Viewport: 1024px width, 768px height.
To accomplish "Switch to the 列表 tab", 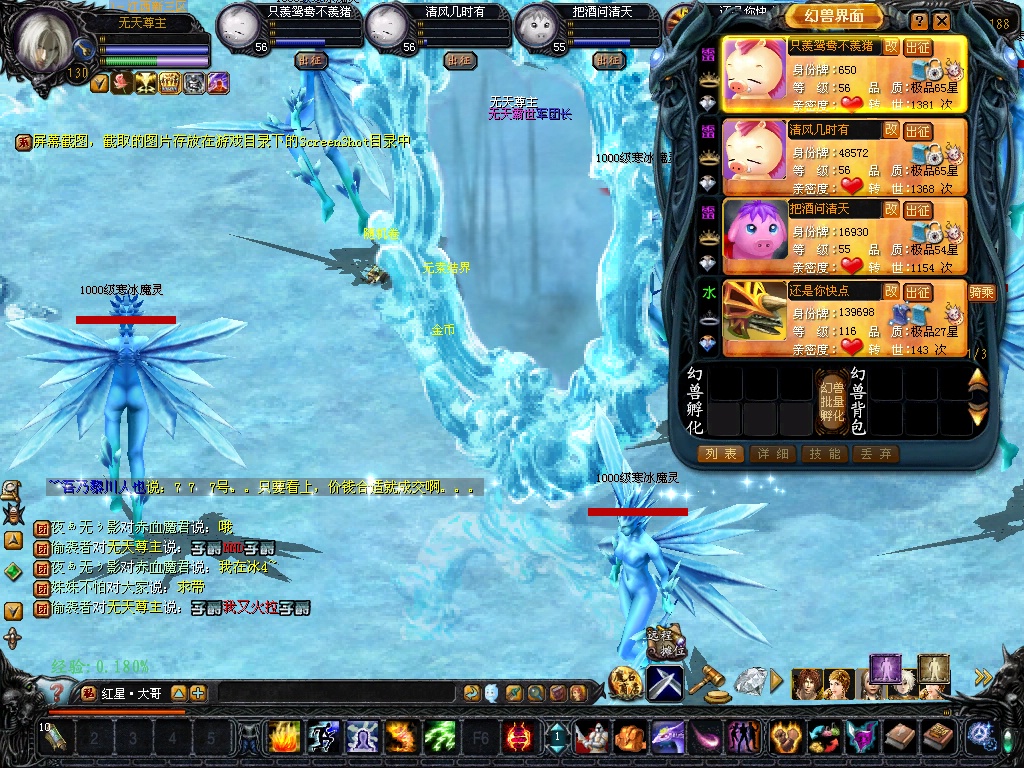I will 720,454.
